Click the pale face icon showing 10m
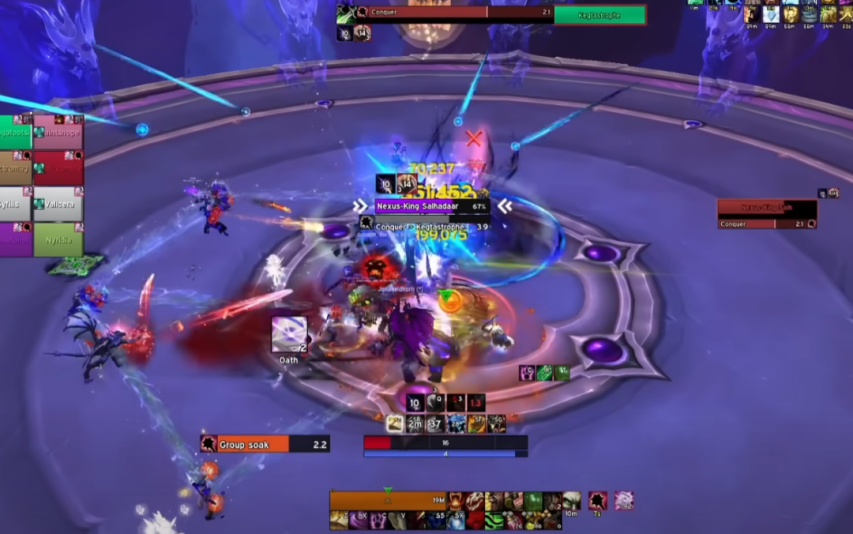 coord(571,501)
